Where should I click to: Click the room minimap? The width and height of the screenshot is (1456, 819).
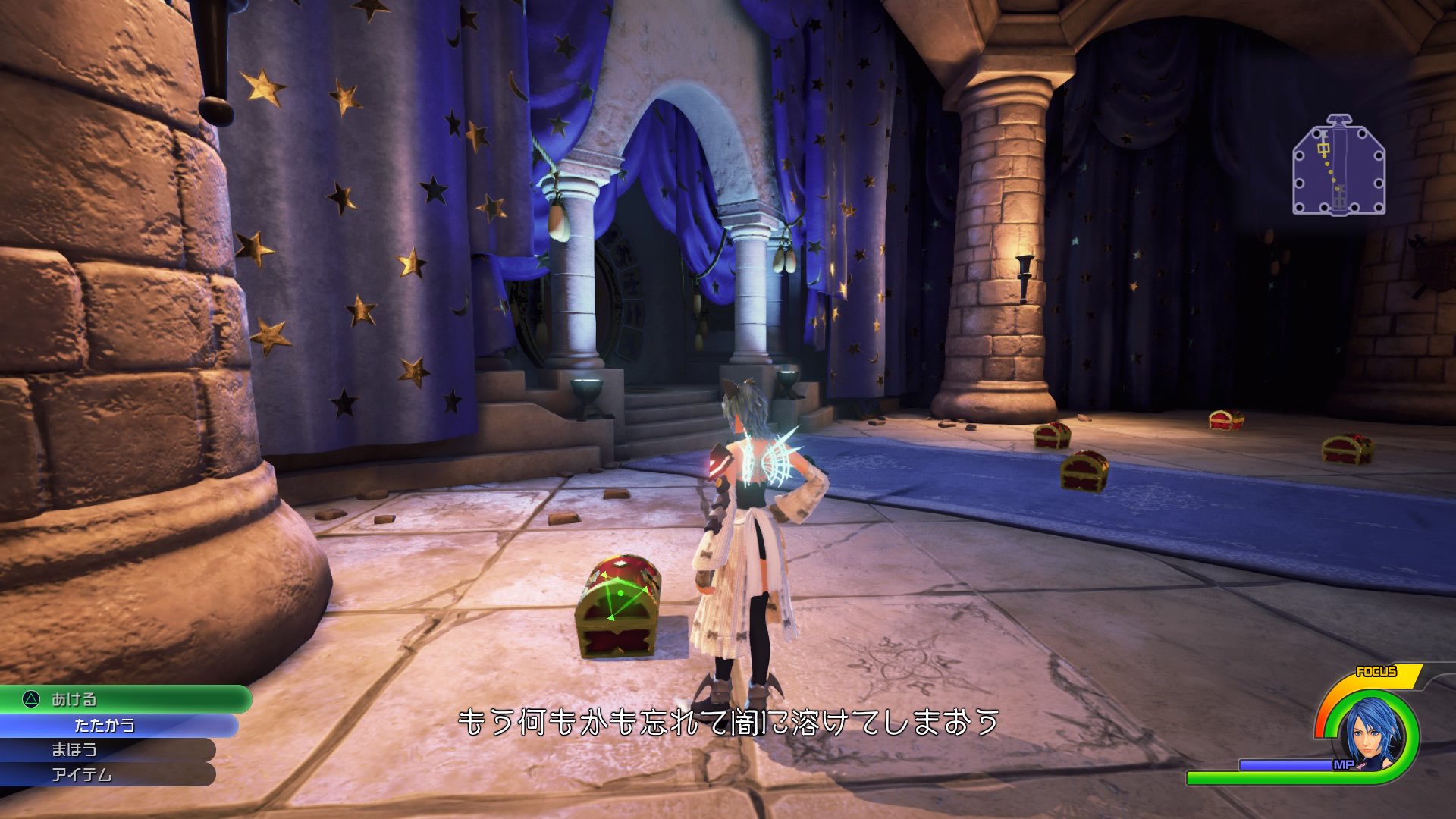1338,165
